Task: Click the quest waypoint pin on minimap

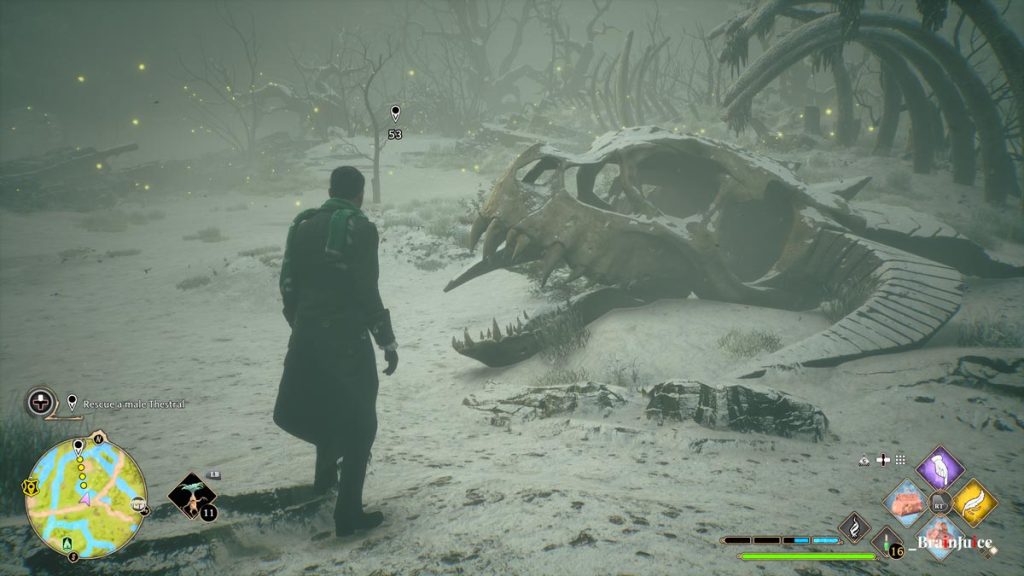Action: [78, 446]
